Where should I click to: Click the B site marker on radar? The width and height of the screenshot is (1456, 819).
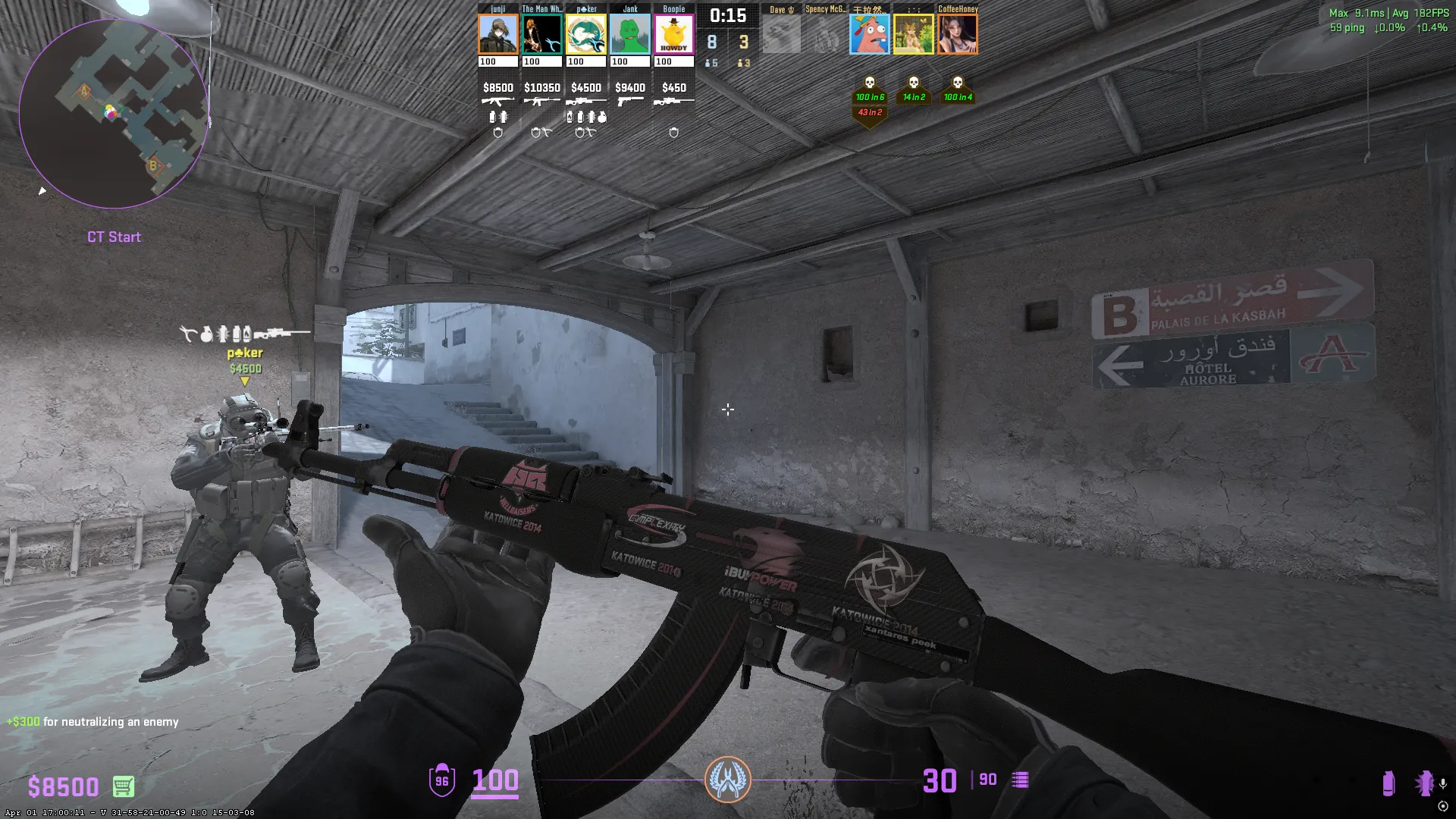153,165
